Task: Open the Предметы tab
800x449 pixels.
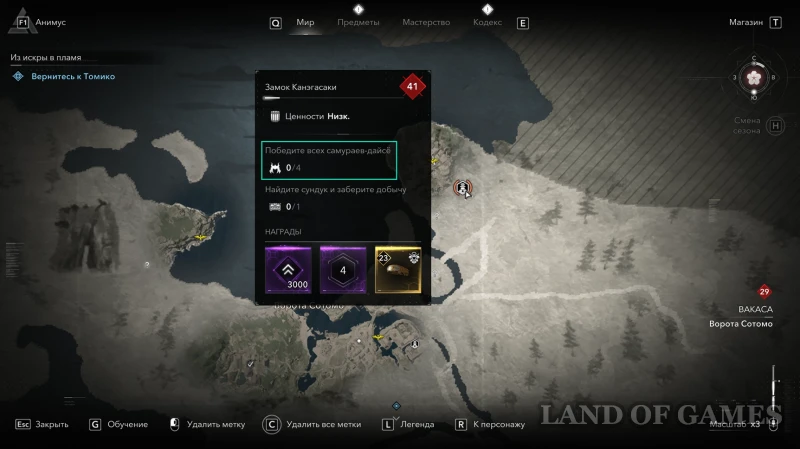Action: tap(358, 22)
